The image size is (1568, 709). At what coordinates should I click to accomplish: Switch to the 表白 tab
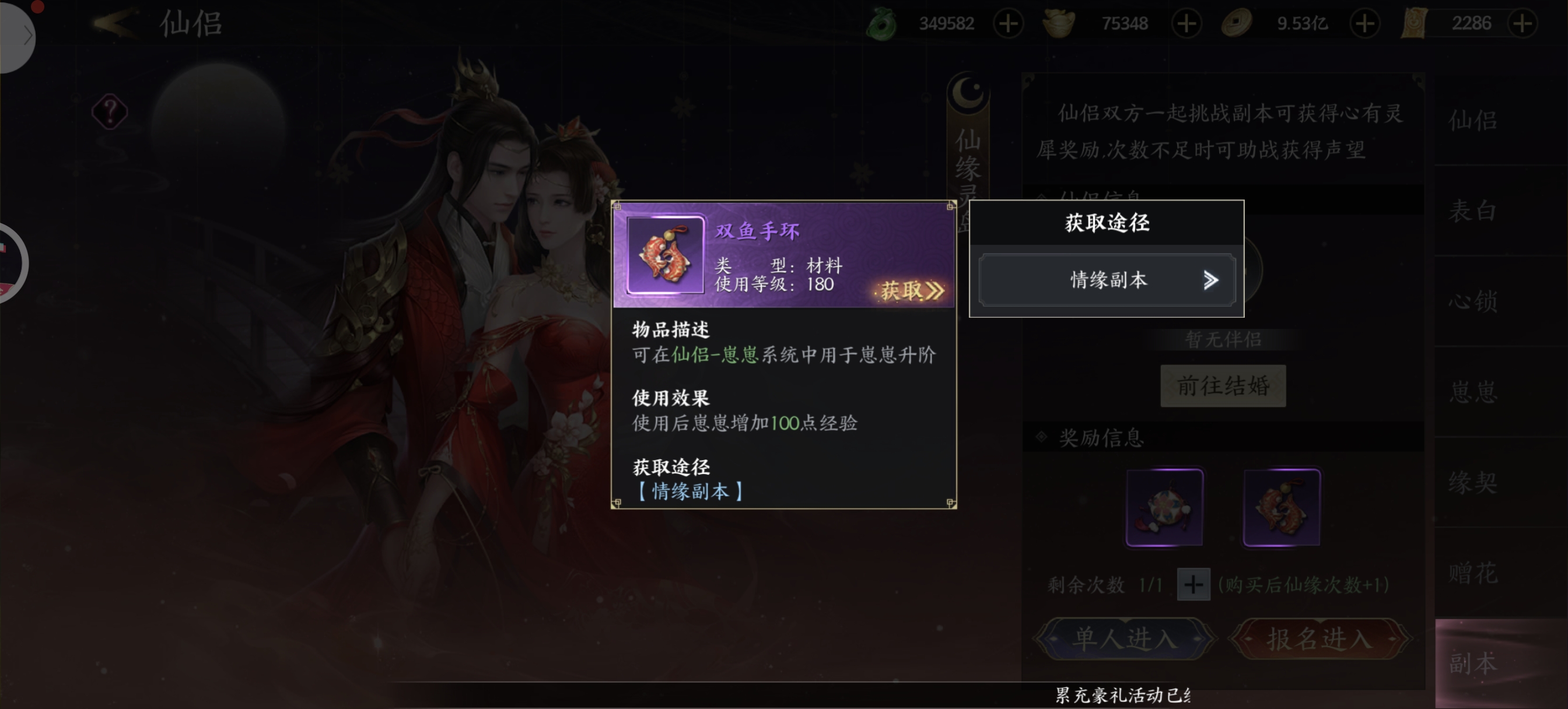pos(1472,210)
